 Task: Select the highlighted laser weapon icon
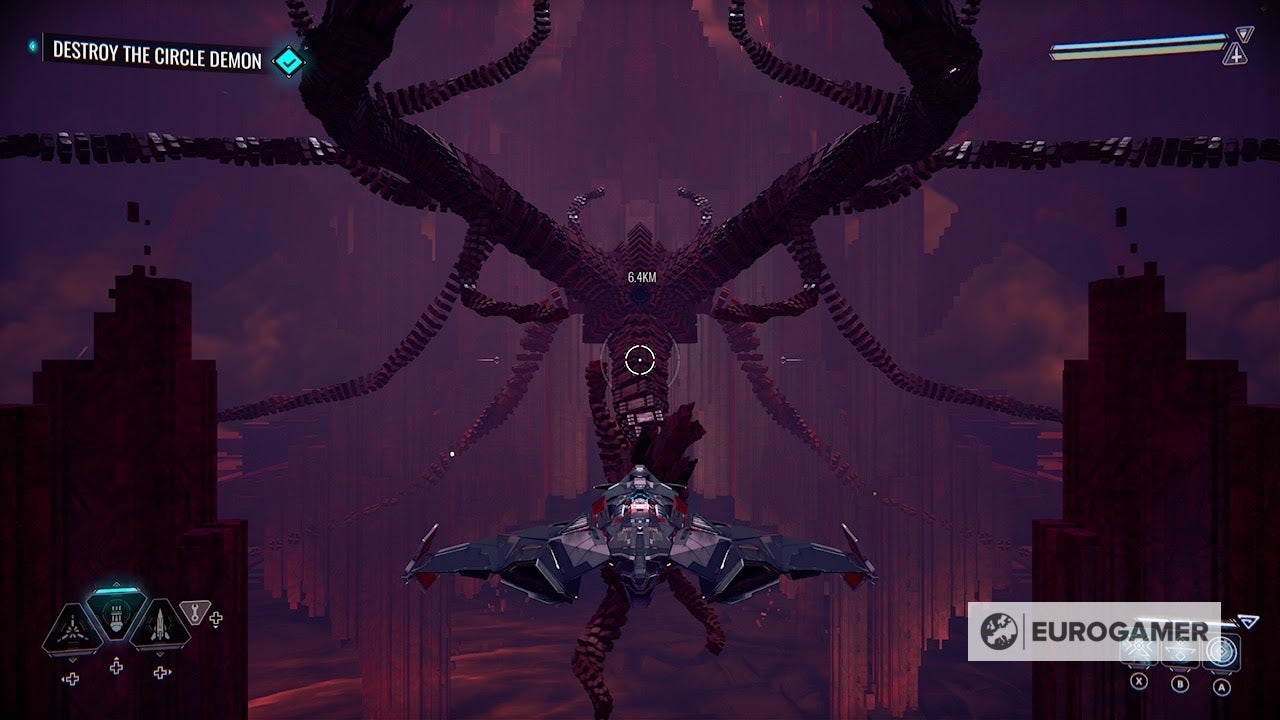click(114, 615)
